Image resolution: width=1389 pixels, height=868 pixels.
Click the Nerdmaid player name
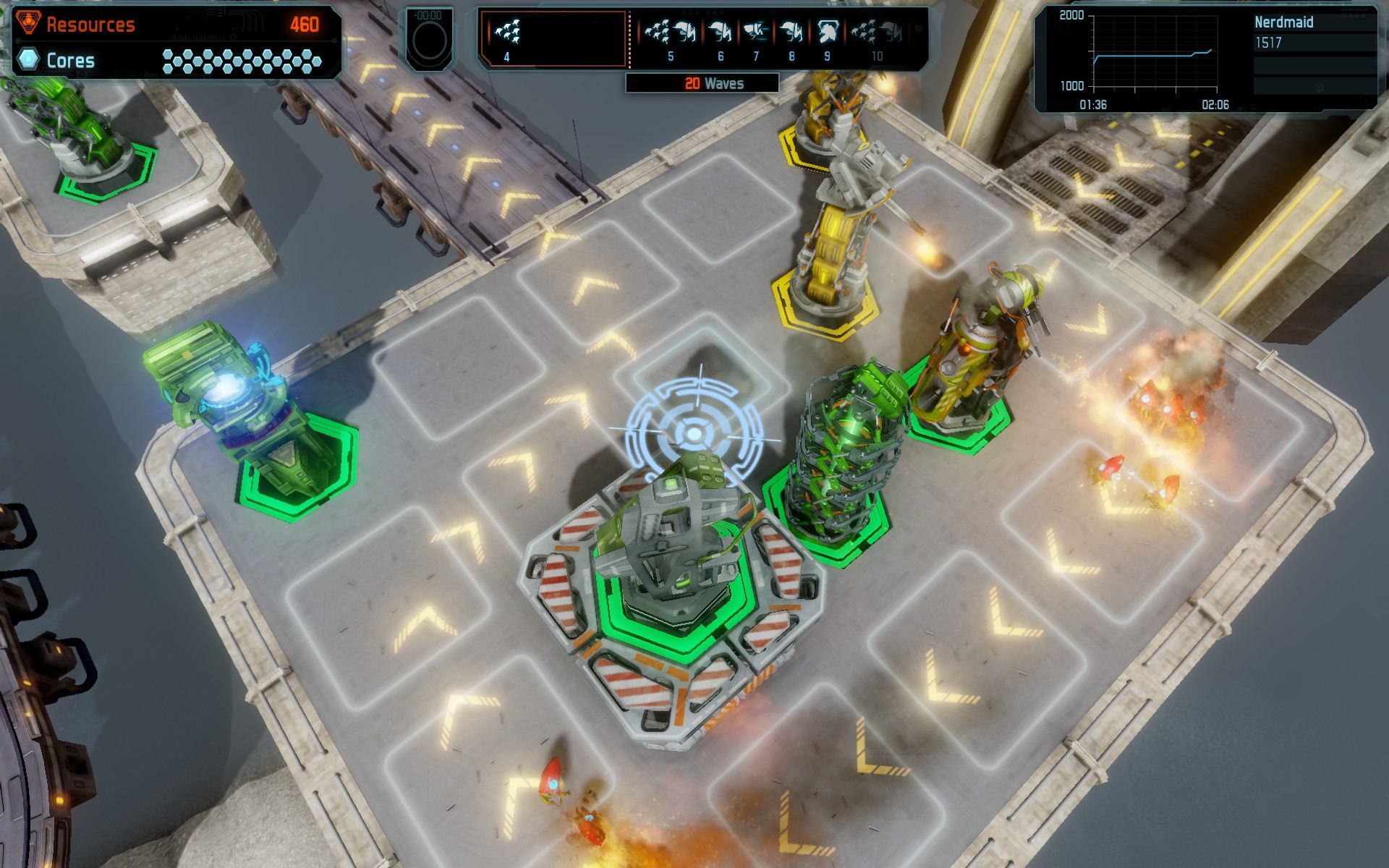pos(1283,22)
